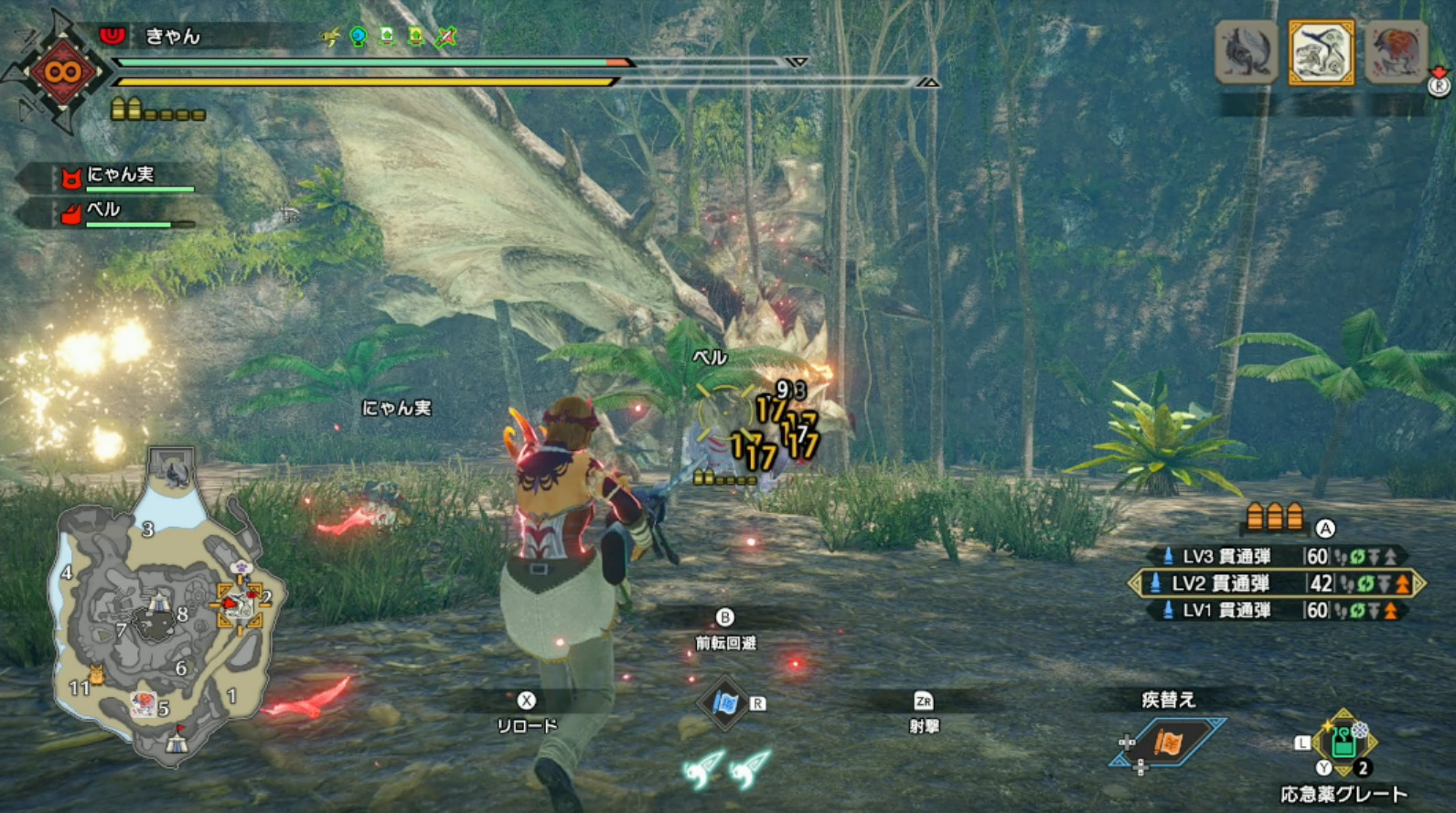The height and width of the screenshot is (813, 1456).
Task: Select the sub-camp tent marker near area 8
Action: pos(159,604)
